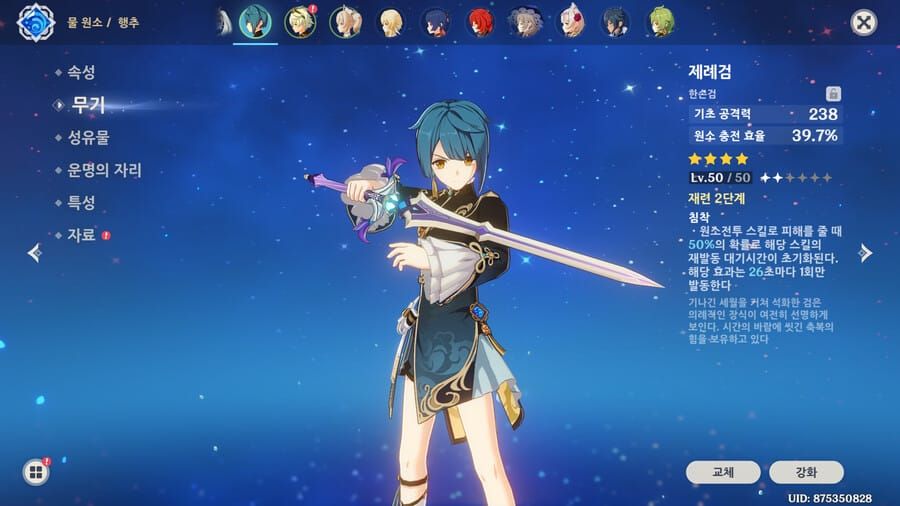Select the 무기 (Weapon) menu entry
Image resolution: width=900 pixels, height=506 pixels.
88,105
